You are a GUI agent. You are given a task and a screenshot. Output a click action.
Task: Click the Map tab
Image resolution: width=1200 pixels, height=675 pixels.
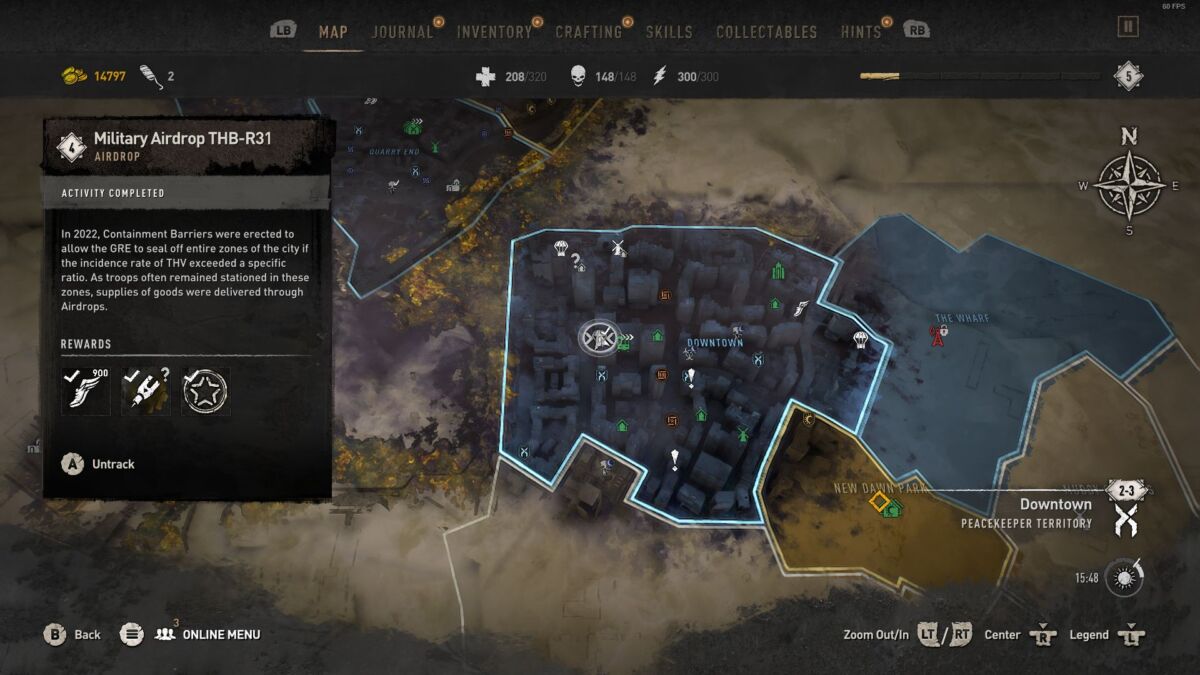[x=333, y=32]
